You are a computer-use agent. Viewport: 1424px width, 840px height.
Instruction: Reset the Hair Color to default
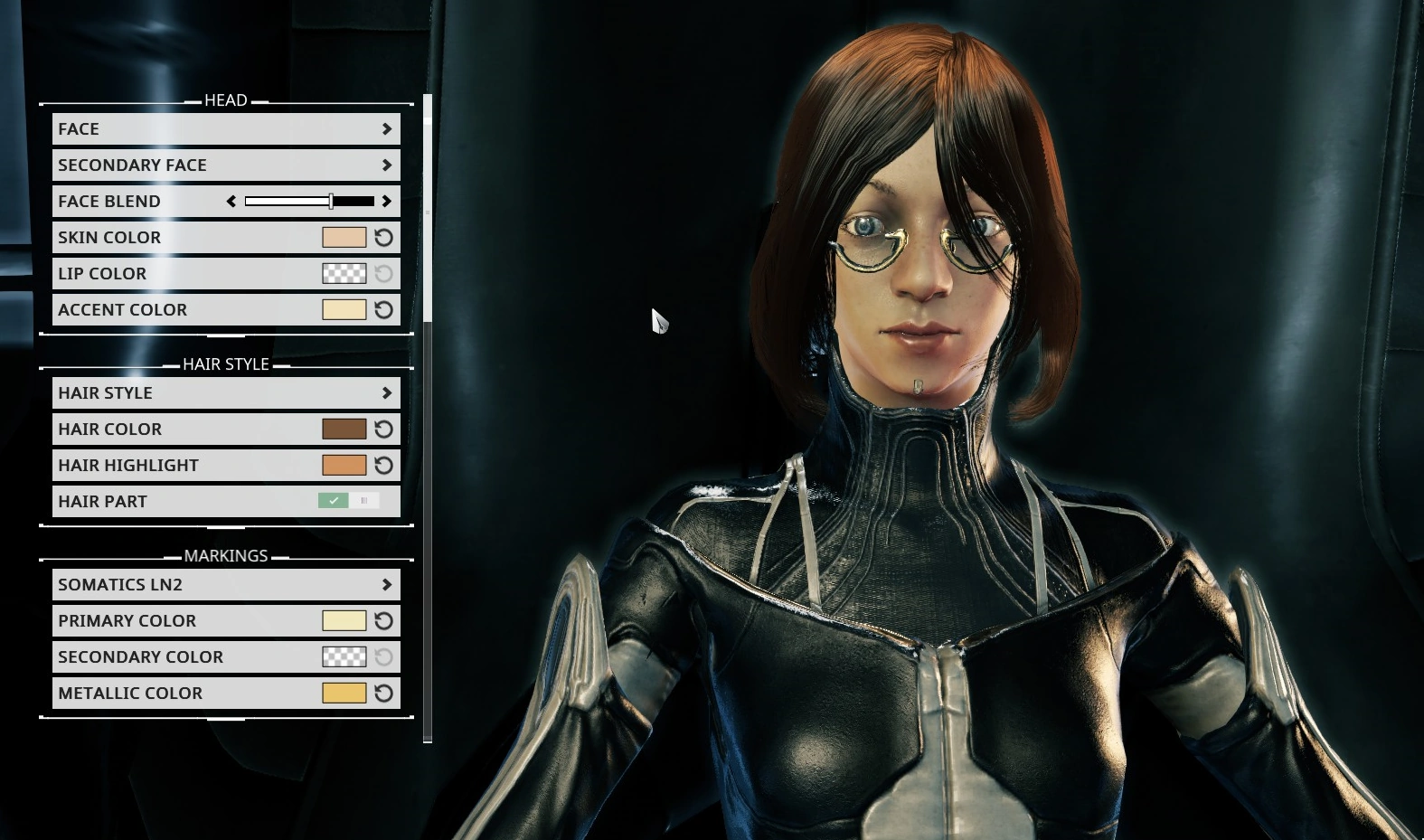[x=383, y=429]
